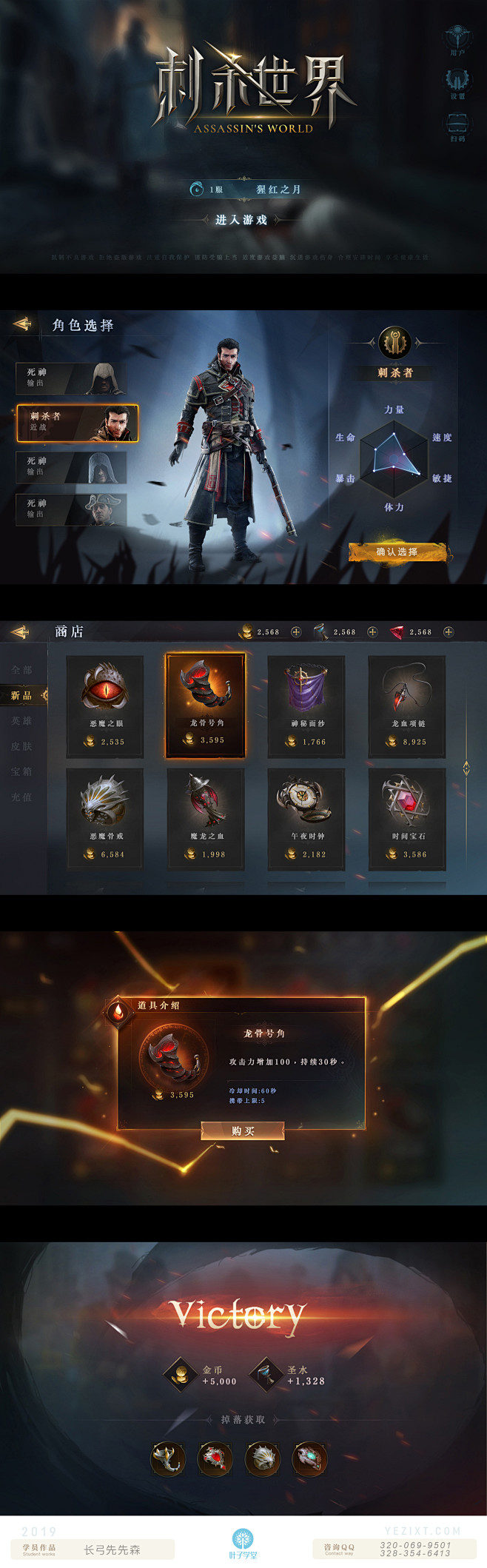This screenshot has width=487, height=1568.
Task: Pick the 时间宝石 item card
Action: pyautogui.click(x=408, y=818)
